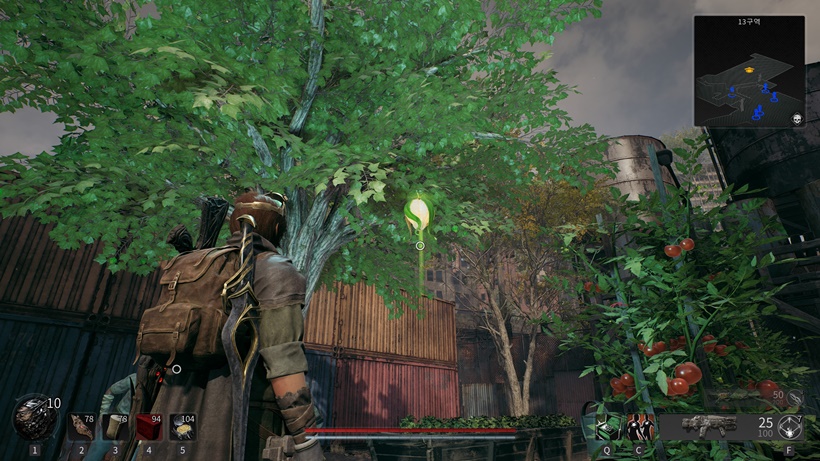Screen dimensions: 820x461
Task: Use the feather item in slot 2
Action: 82,427
